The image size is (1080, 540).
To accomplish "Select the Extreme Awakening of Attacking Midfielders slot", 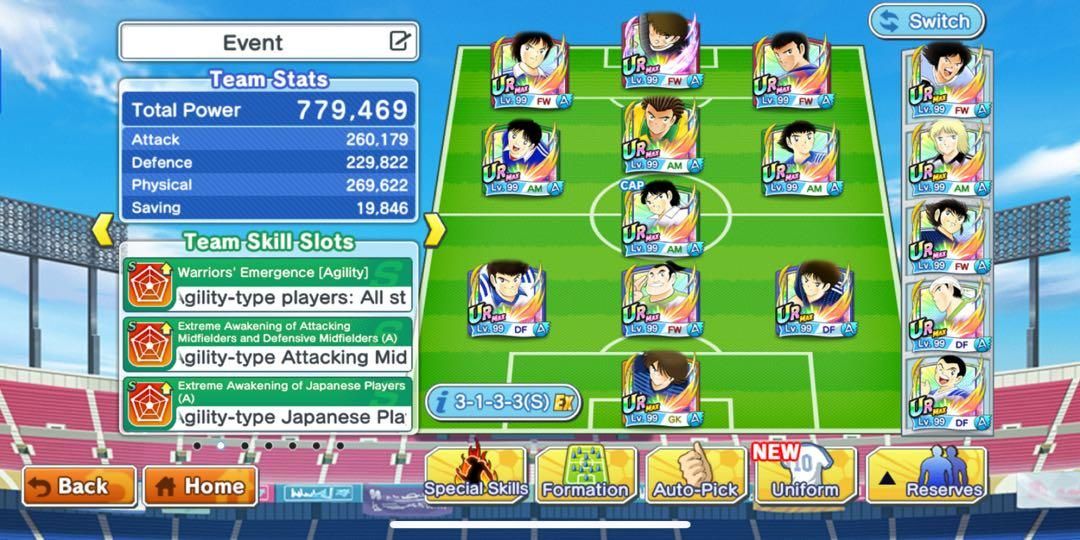I will (269, 344).
